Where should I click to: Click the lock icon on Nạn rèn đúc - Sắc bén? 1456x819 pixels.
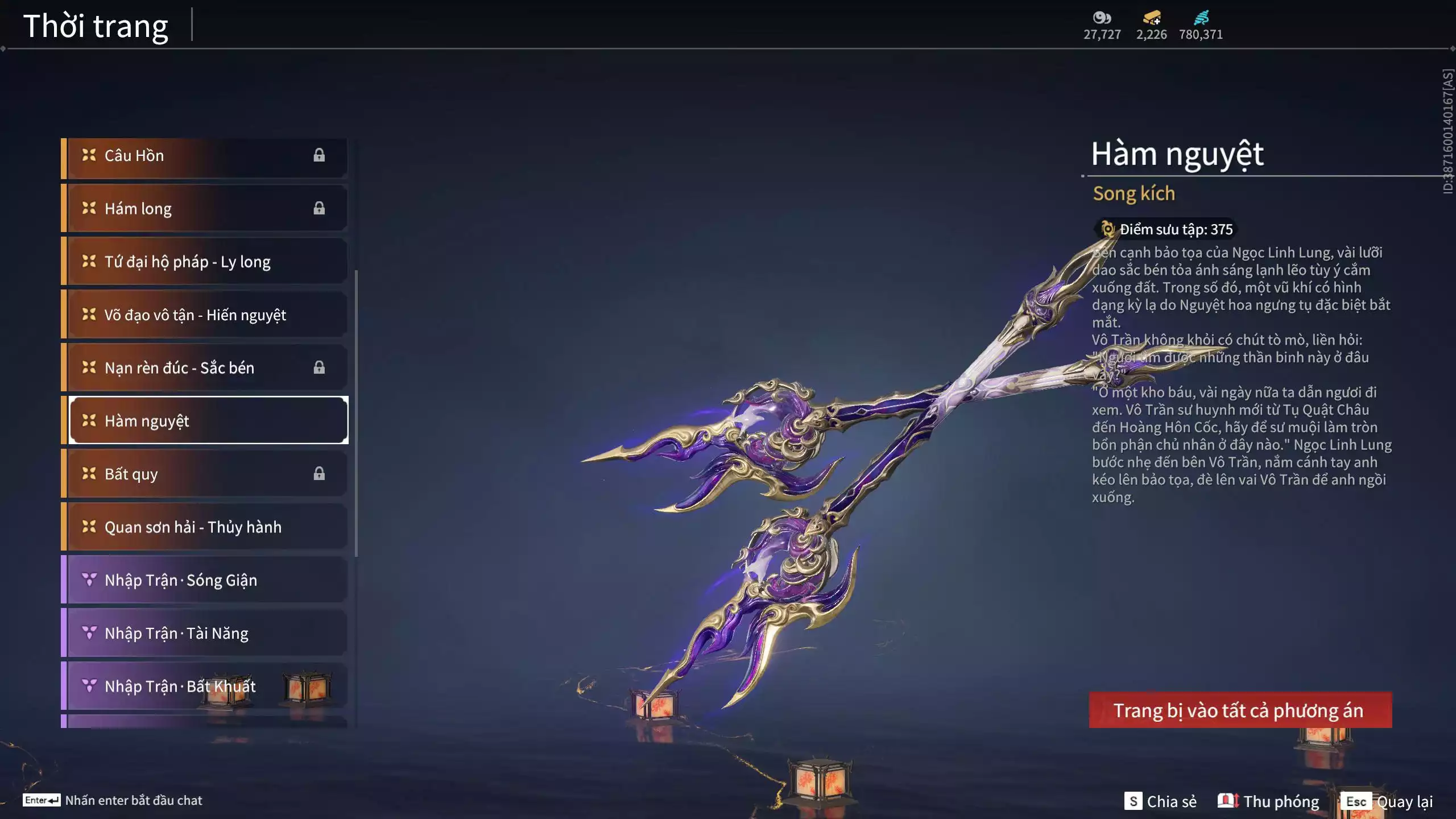point(318,367)
